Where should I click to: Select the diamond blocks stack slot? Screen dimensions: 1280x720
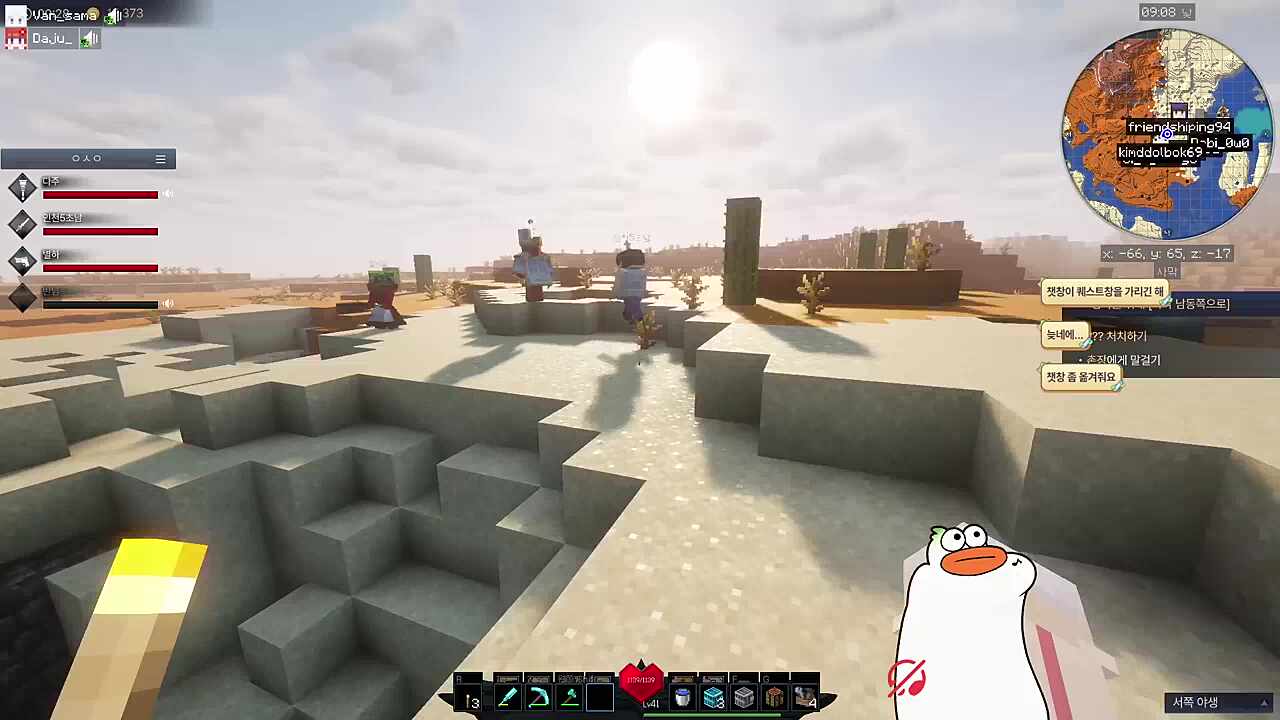pyautogui.click(x=713, y=698)
